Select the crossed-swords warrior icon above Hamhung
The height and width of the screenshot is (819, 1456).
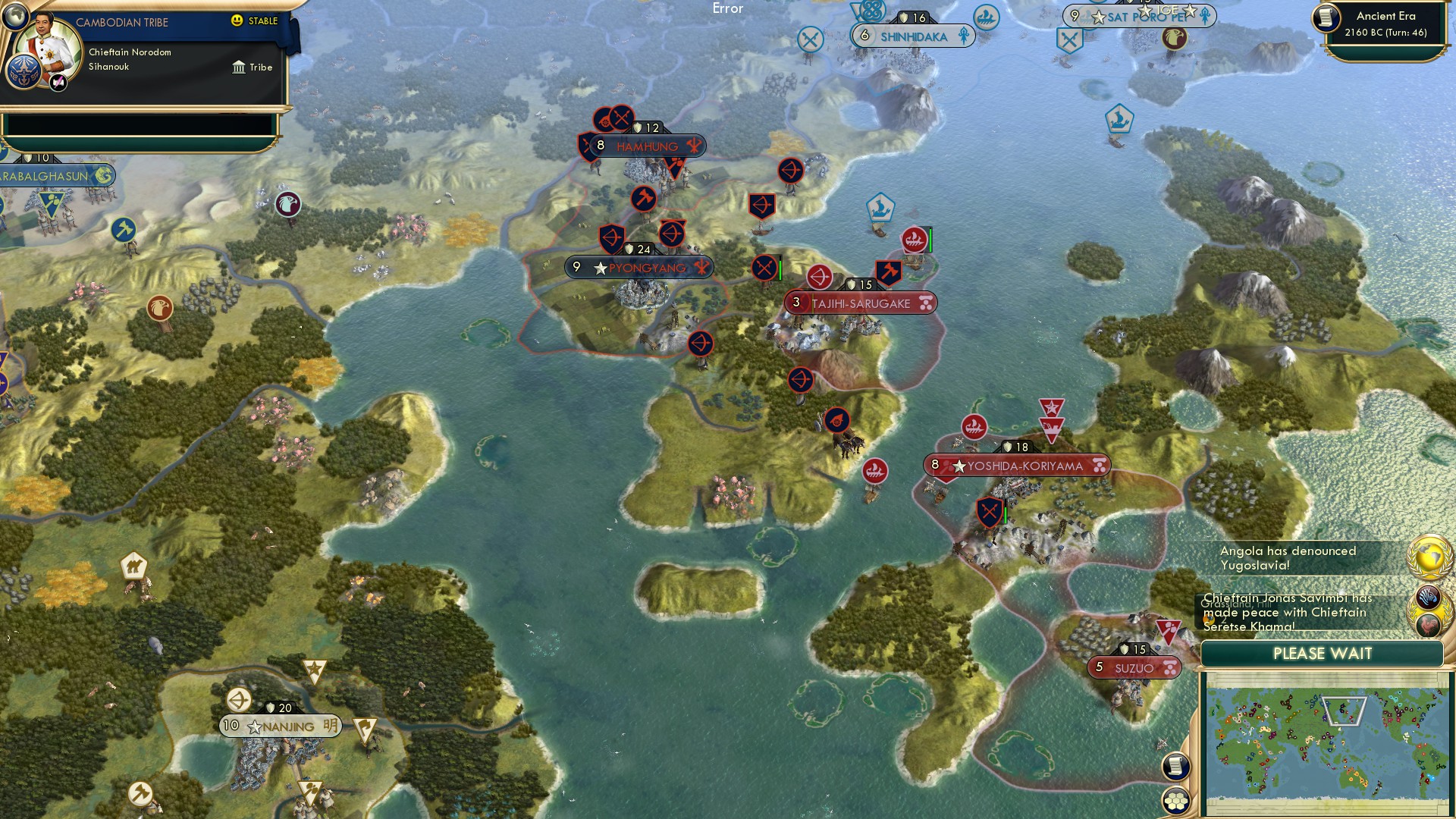pos(621,118)
